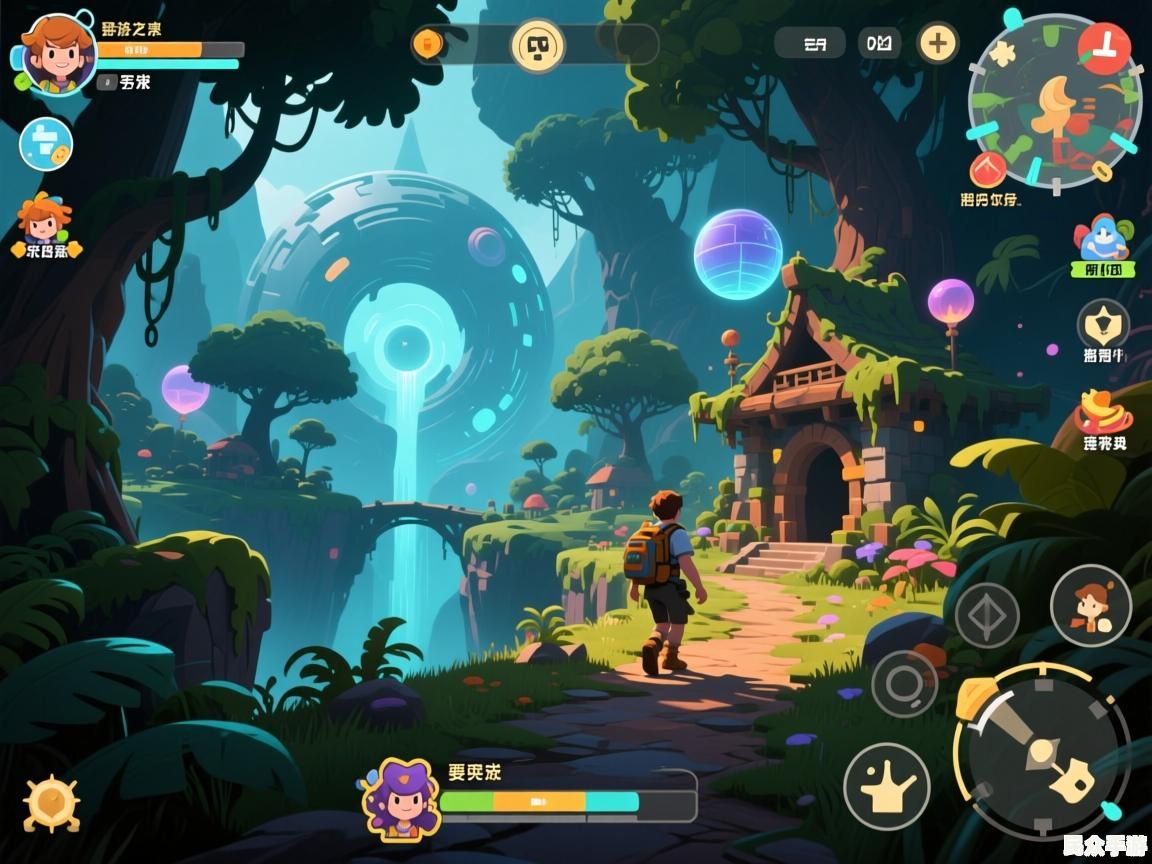Select the purple-haired character portrait

click(401, 797)
